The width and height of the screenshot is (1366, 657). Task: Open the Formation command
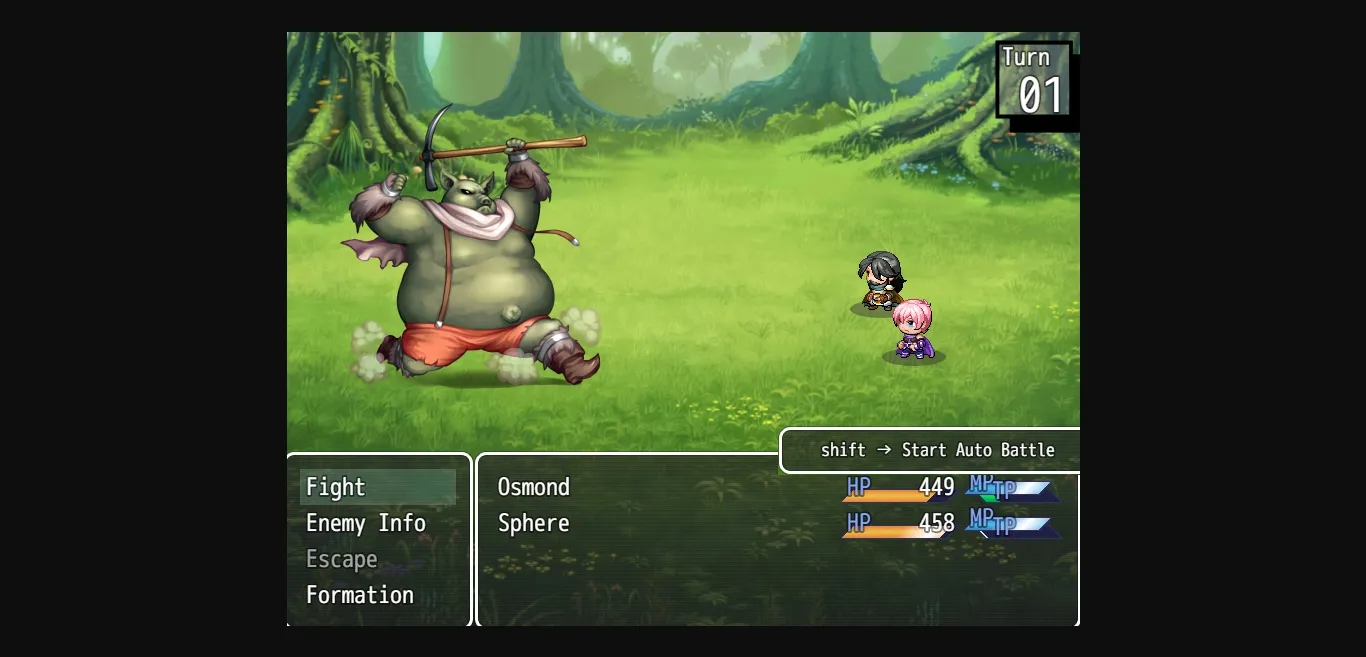(x=360, y=595)
